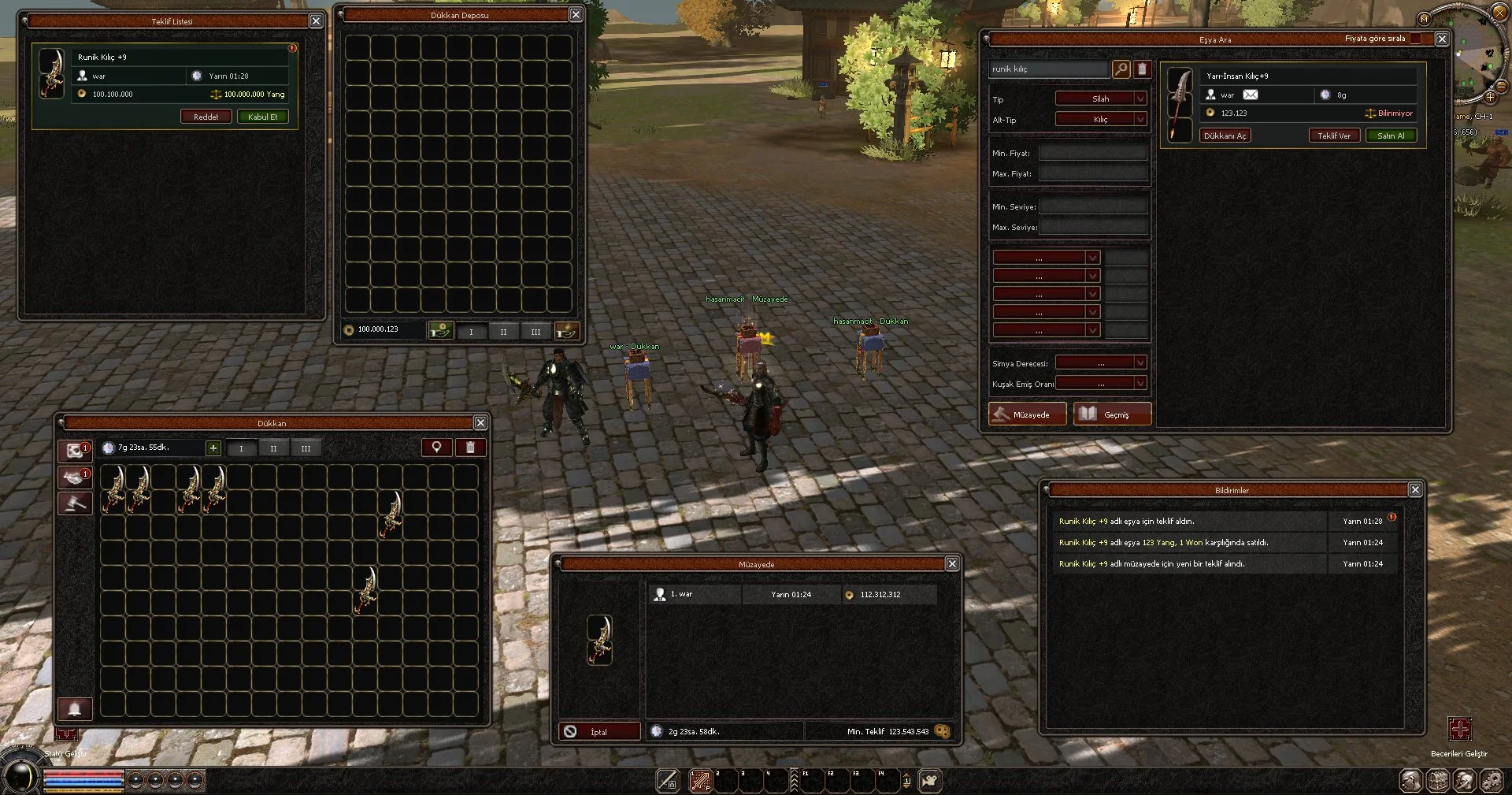Show the Geçmiş history list

click(x=1112, y=414)
